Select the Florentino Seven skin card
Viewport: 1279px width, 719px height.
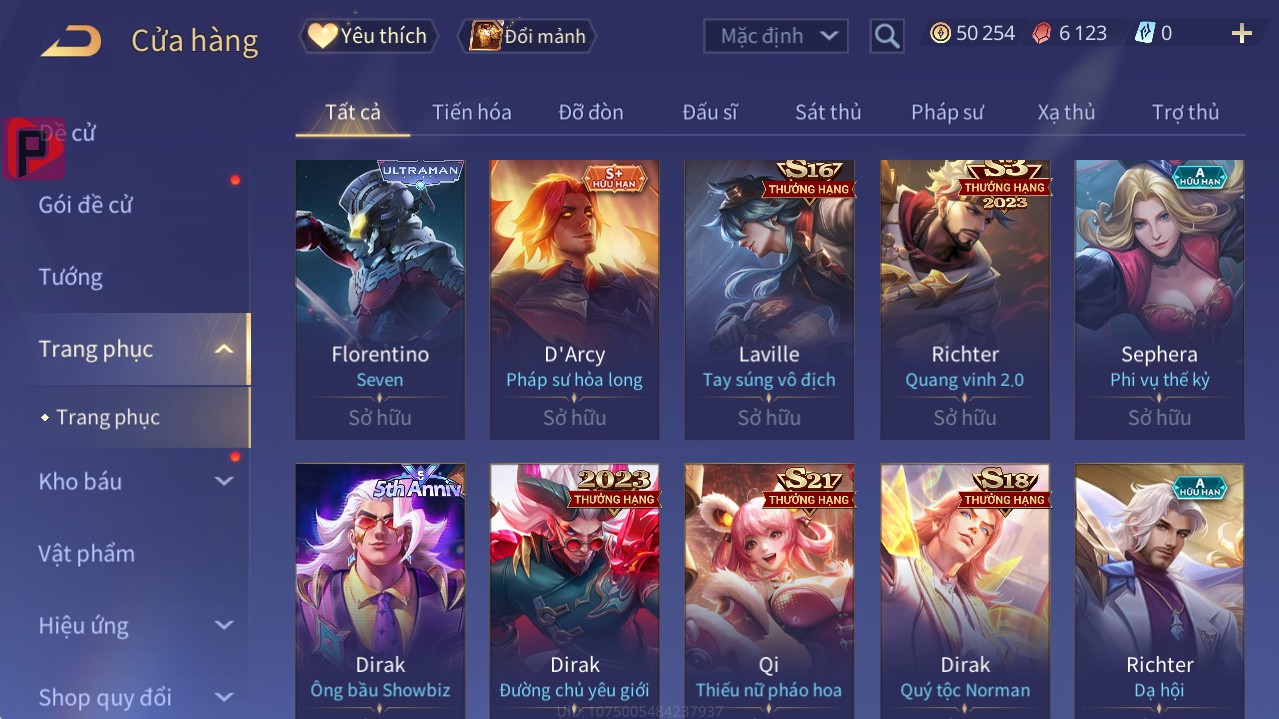click(x=380, y=298)
